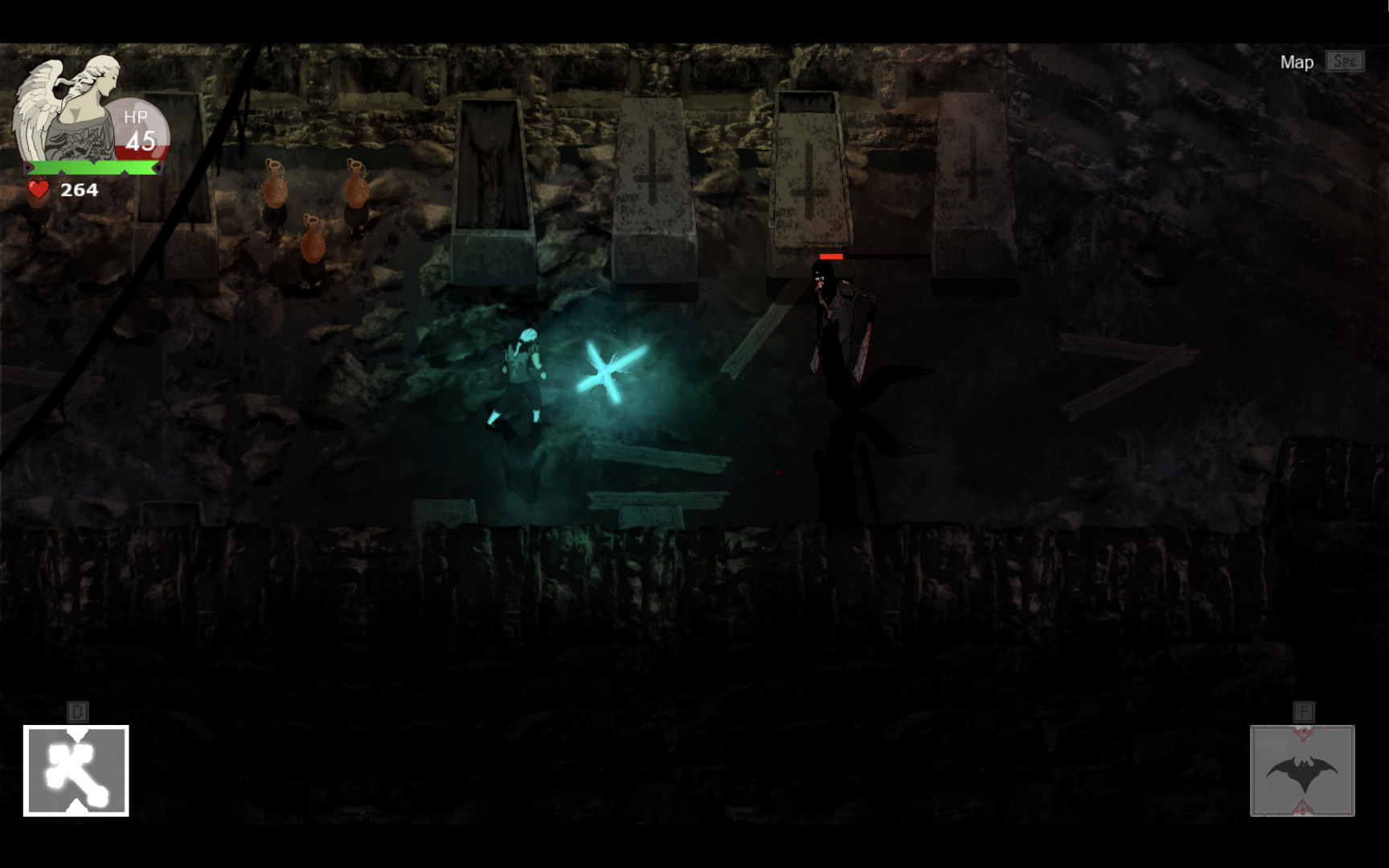The width and height of the screenshot is (1389, 868).
Task: Click the heart icon next to 264
Action: tap(38, 190)
